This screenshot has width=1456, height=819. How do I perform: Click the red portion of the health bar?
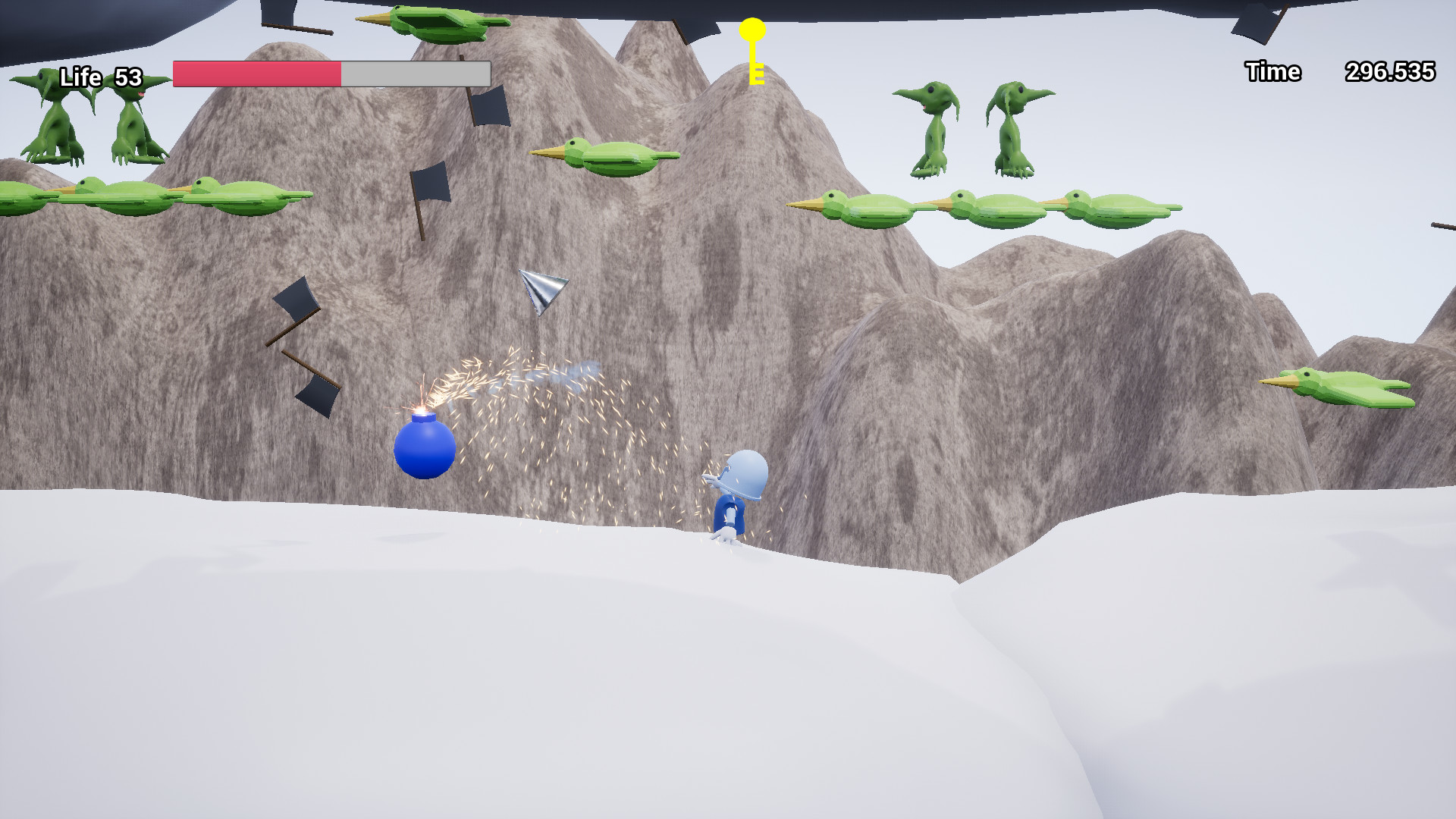(x=258, y=73)
